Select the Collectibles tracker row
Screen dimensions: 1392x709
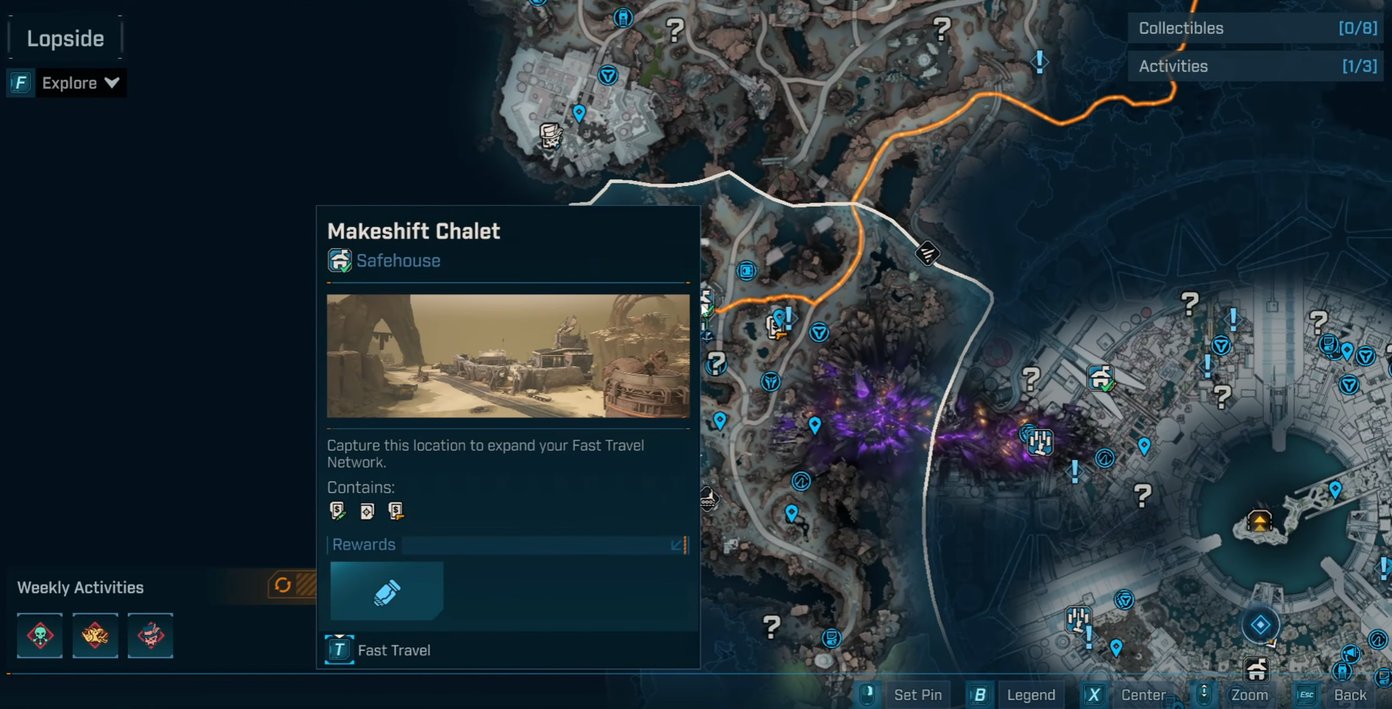(x=1255, y=28)
